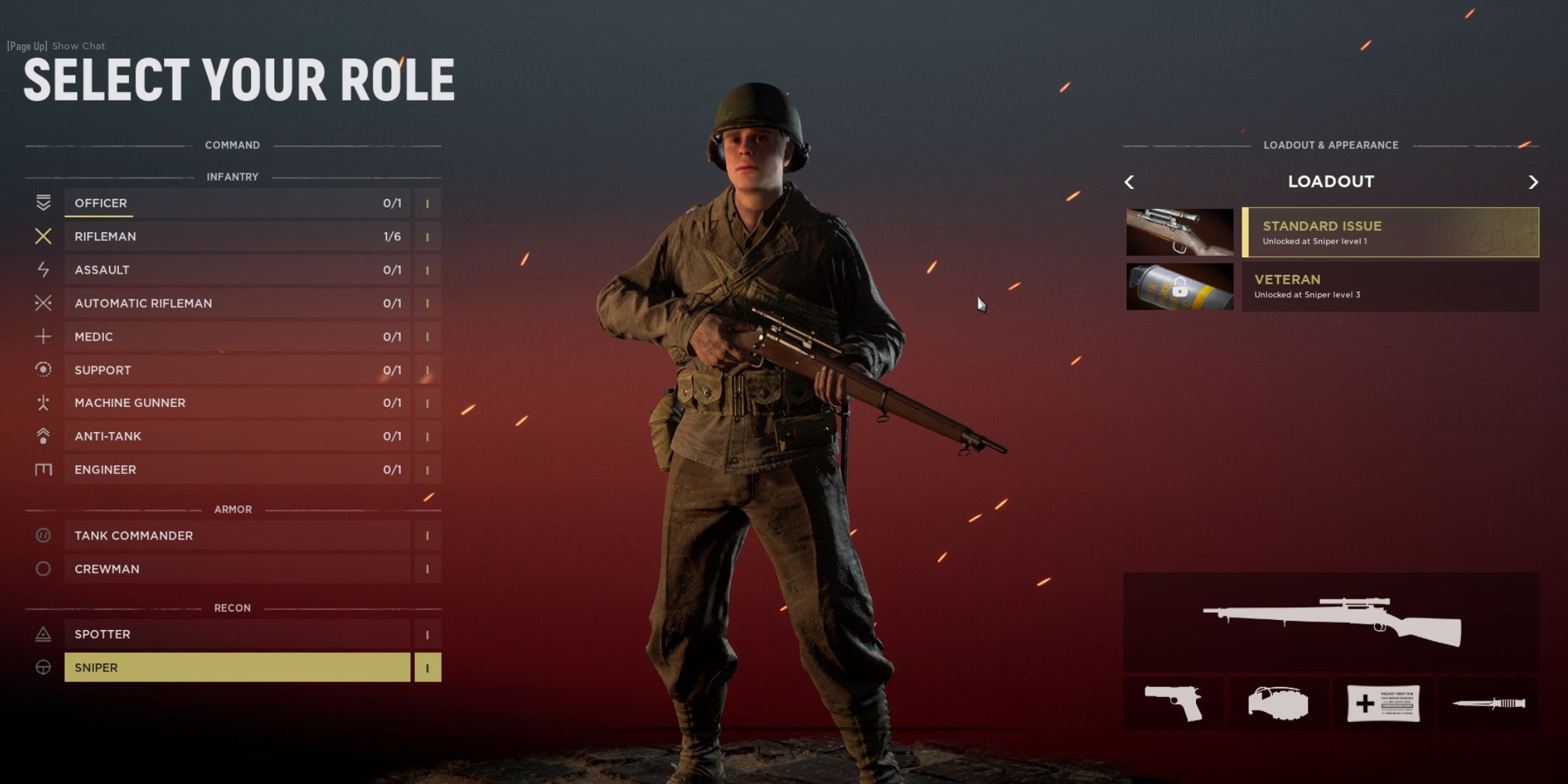Select the Sniper crosshair icon
The height and width of the screenshot is (784, 1568).
click(x=43, y=667)
